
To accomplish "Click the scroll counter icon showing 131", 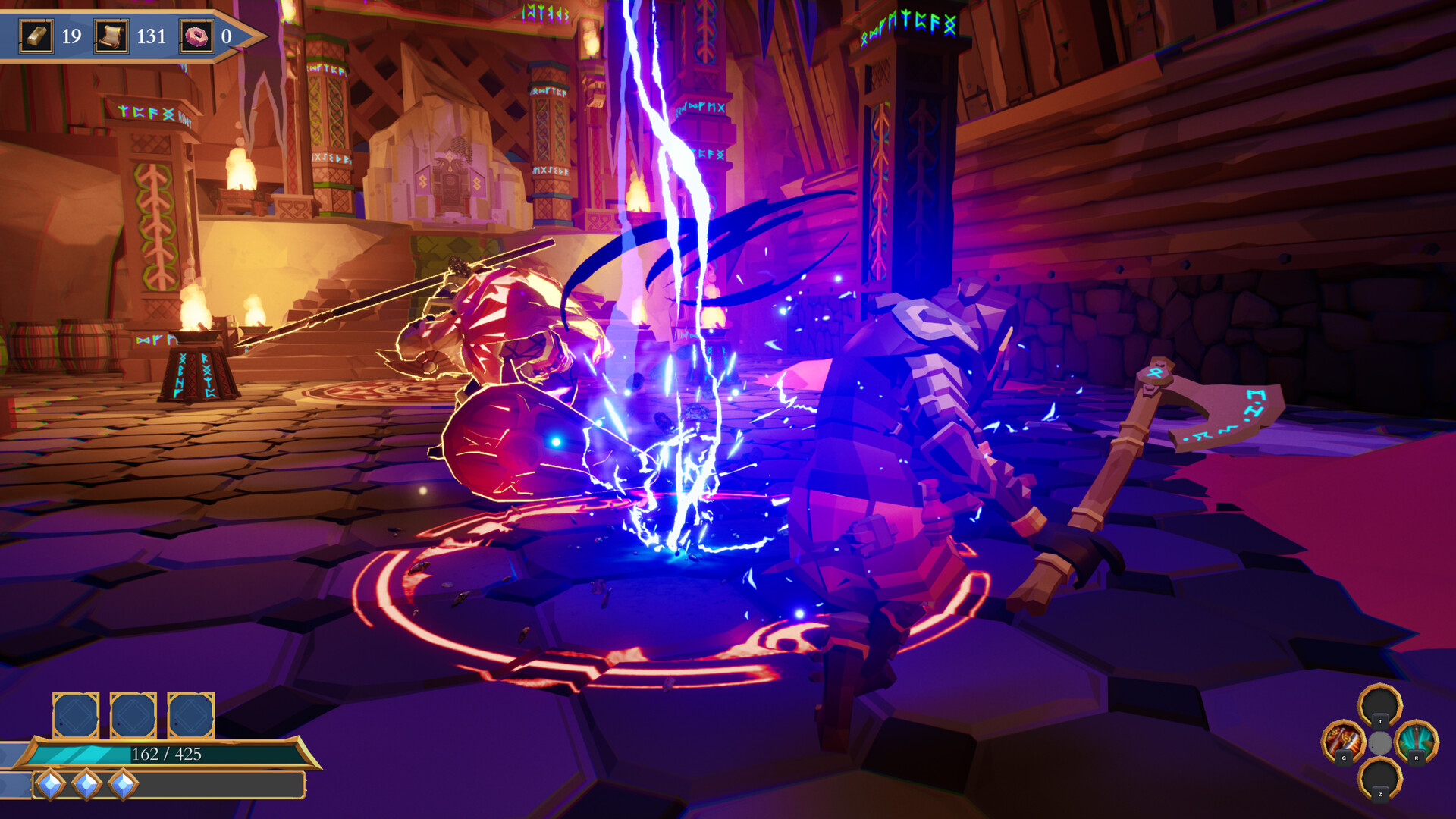I will (112, 36).
